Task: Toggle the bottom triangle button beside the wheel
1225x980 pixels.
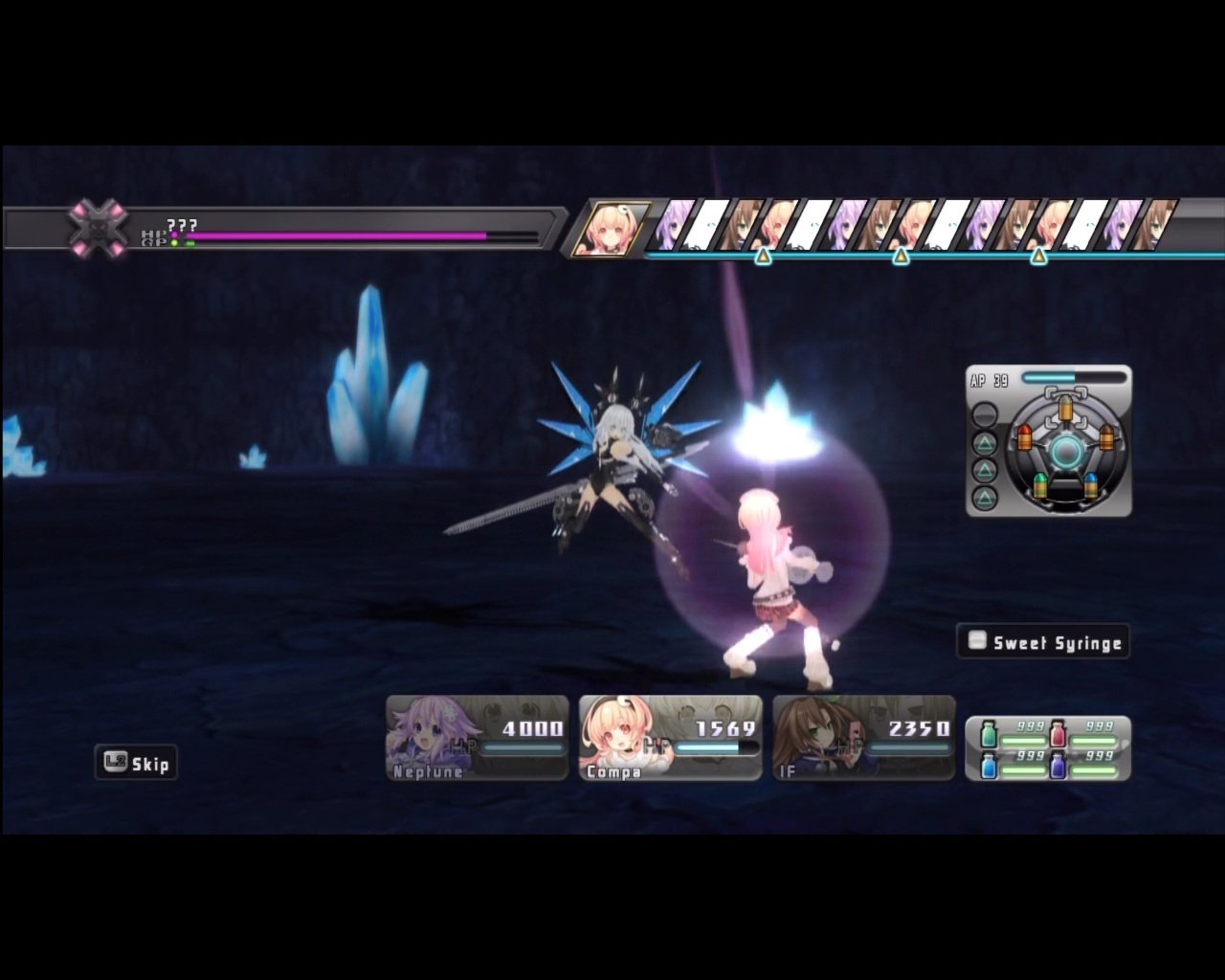Action: (986, 496)
